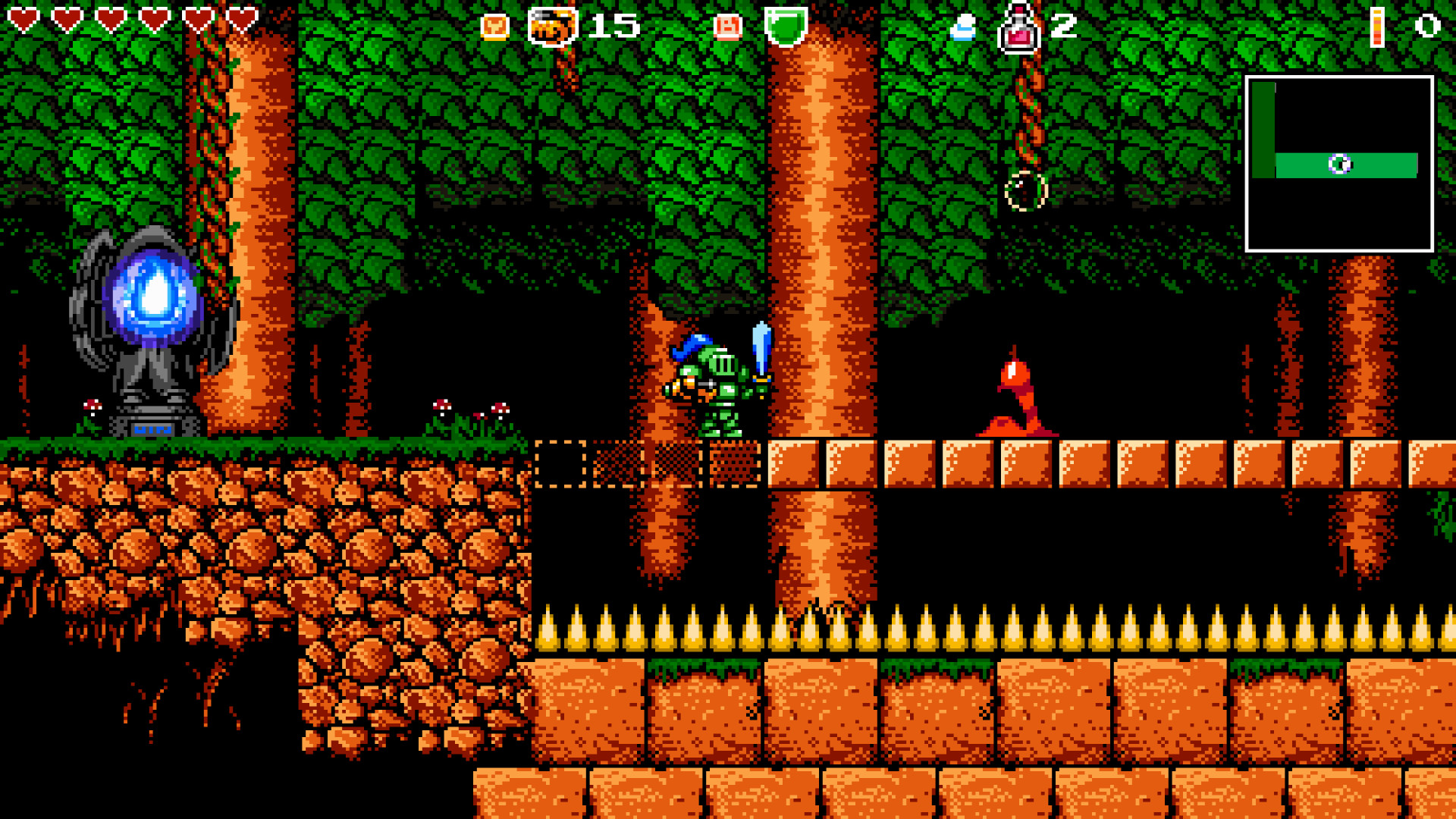Viewport: 1456px width, 819px height.
Task: Click the first heart in the health bar
Action: coord(23,20)
